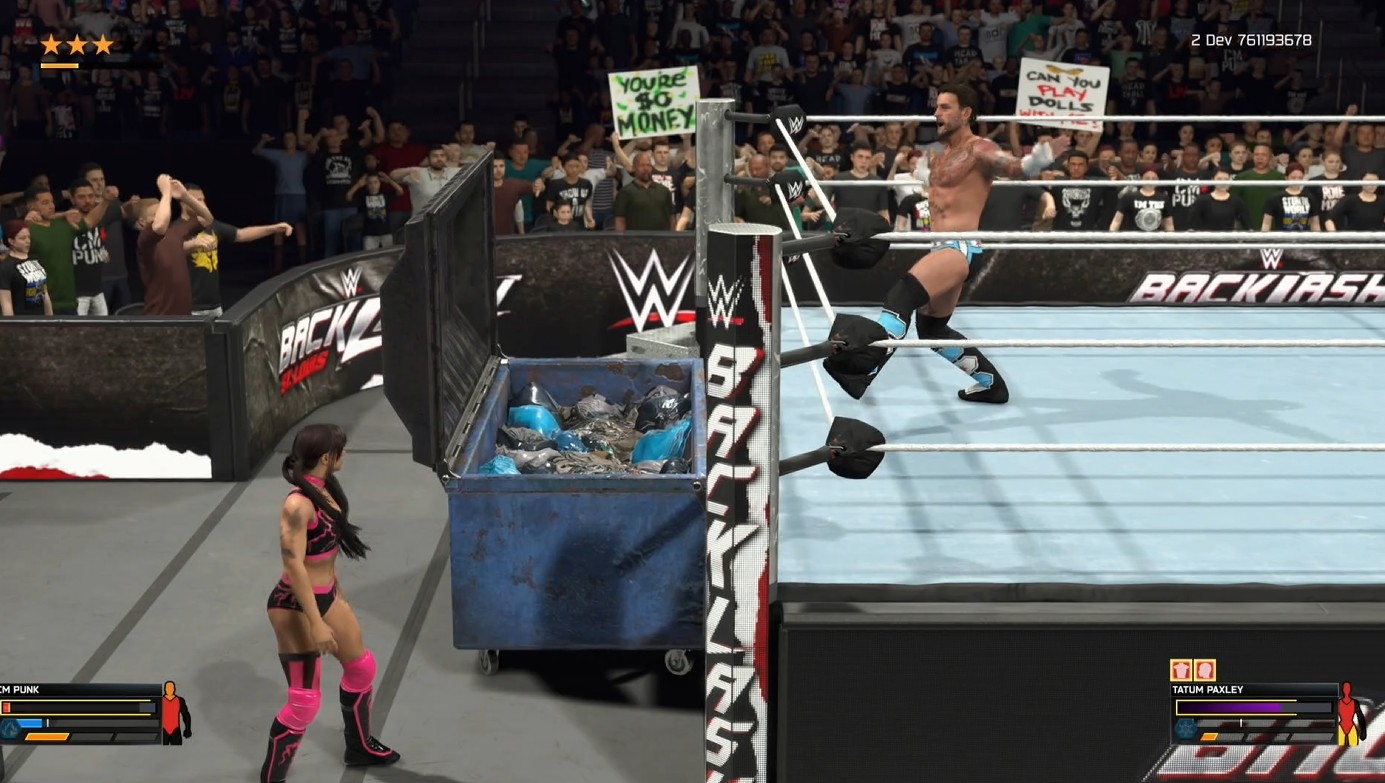1385x783 pixels.
Task: Click the head status icon above Tatum Paxley
Action: tap(1204, 670)
